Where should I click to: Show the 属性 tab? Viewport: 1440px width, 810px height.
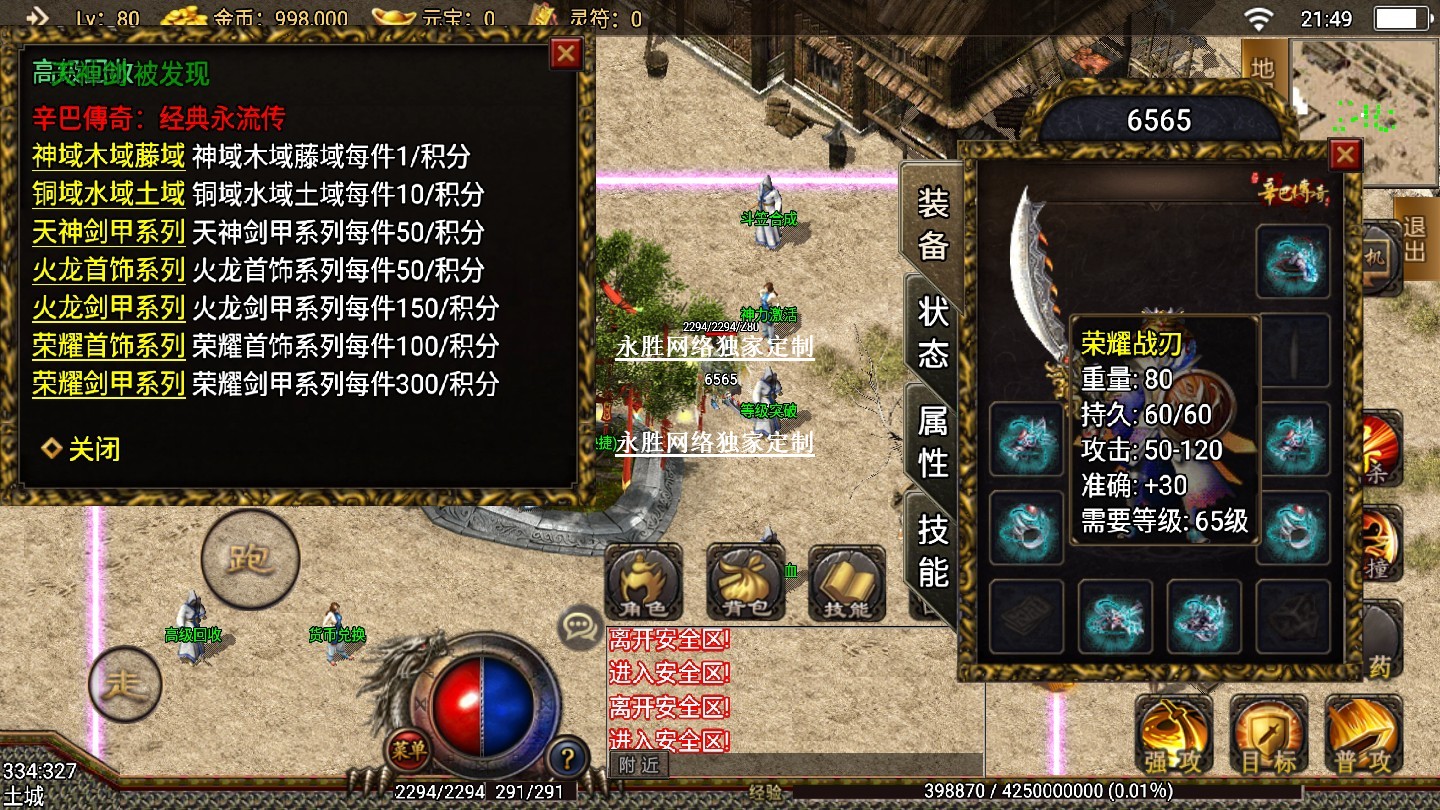tap(933, 441)
